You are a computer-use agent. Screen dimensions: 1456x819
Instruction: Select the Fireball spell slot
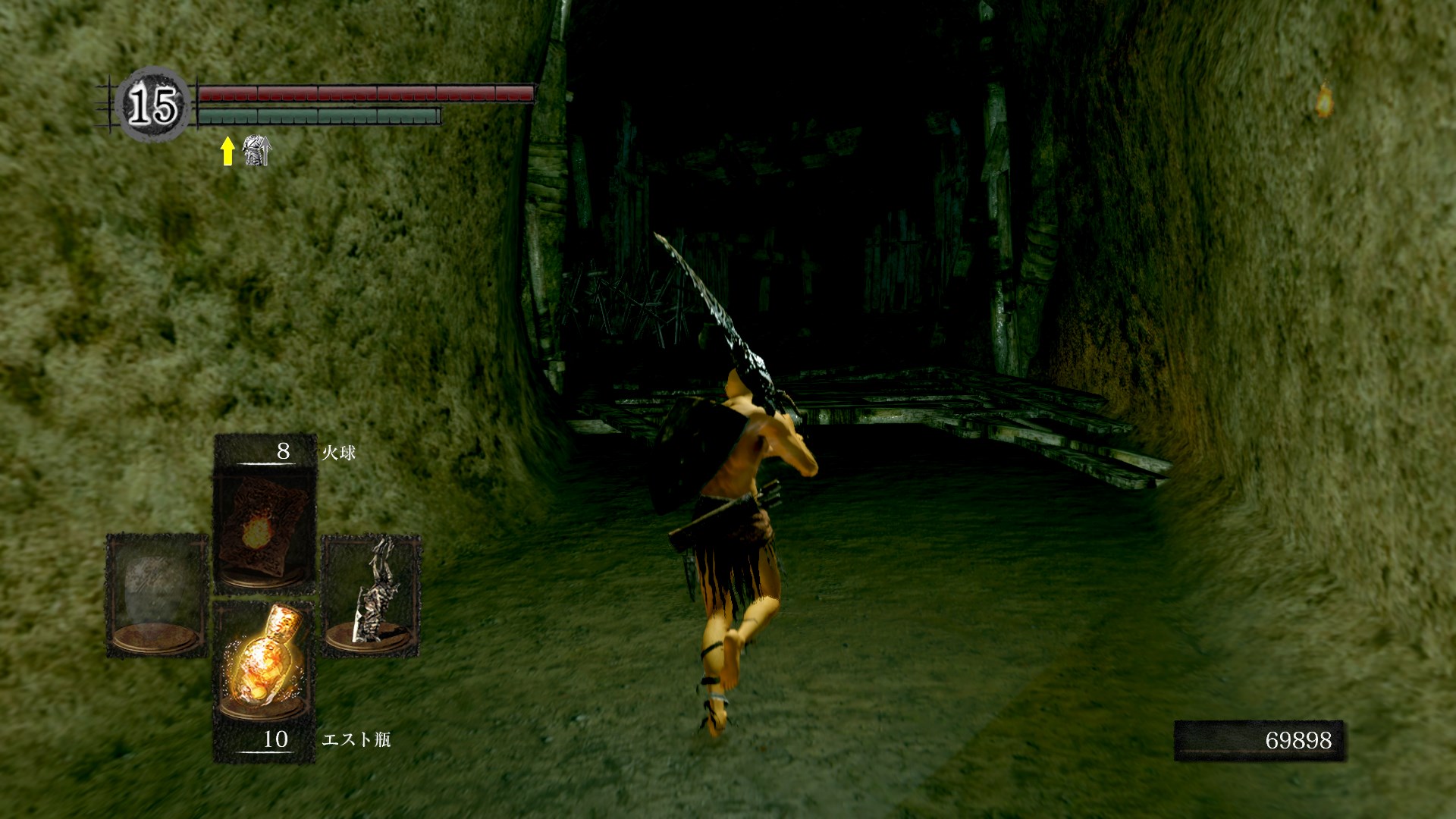tap(265, 523)
